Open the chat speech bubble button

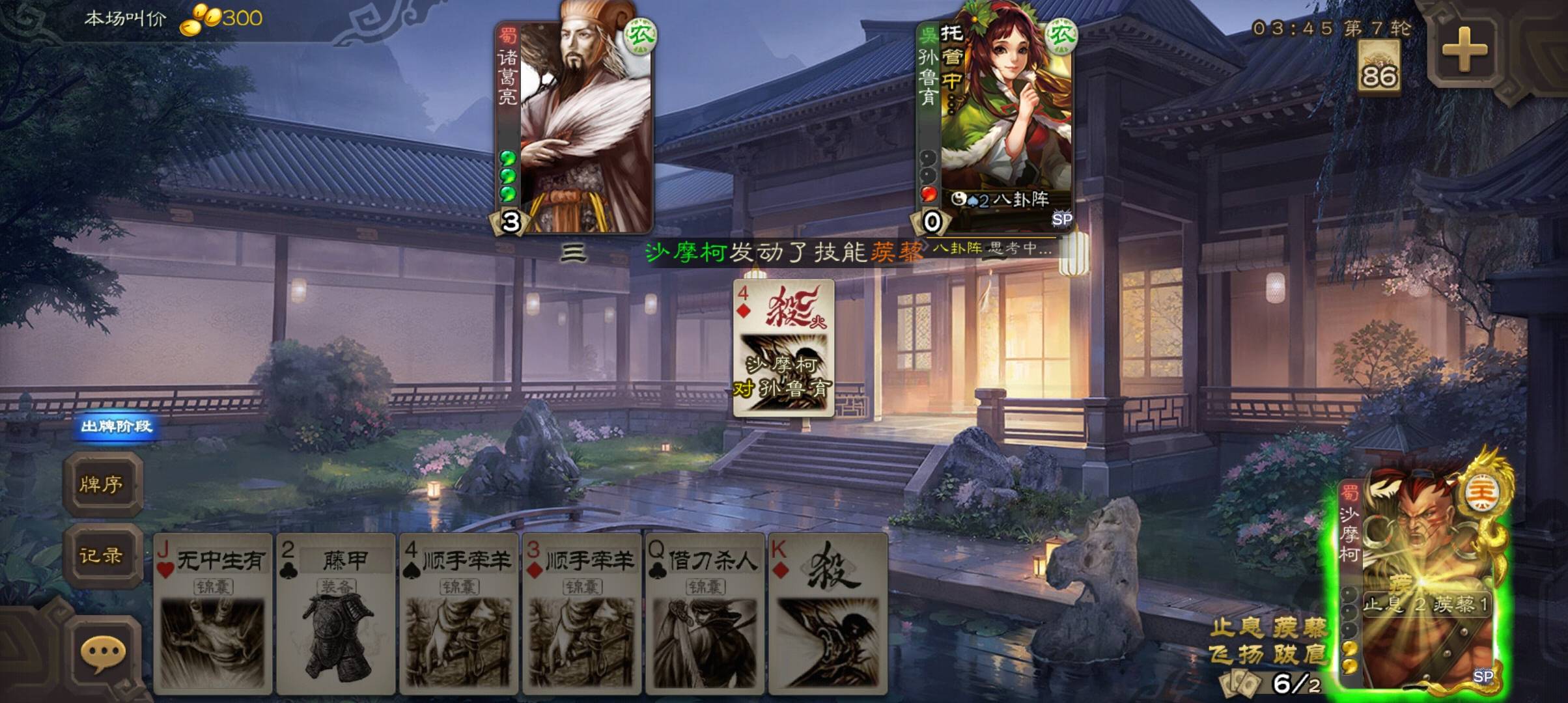[x=103, y=653]
